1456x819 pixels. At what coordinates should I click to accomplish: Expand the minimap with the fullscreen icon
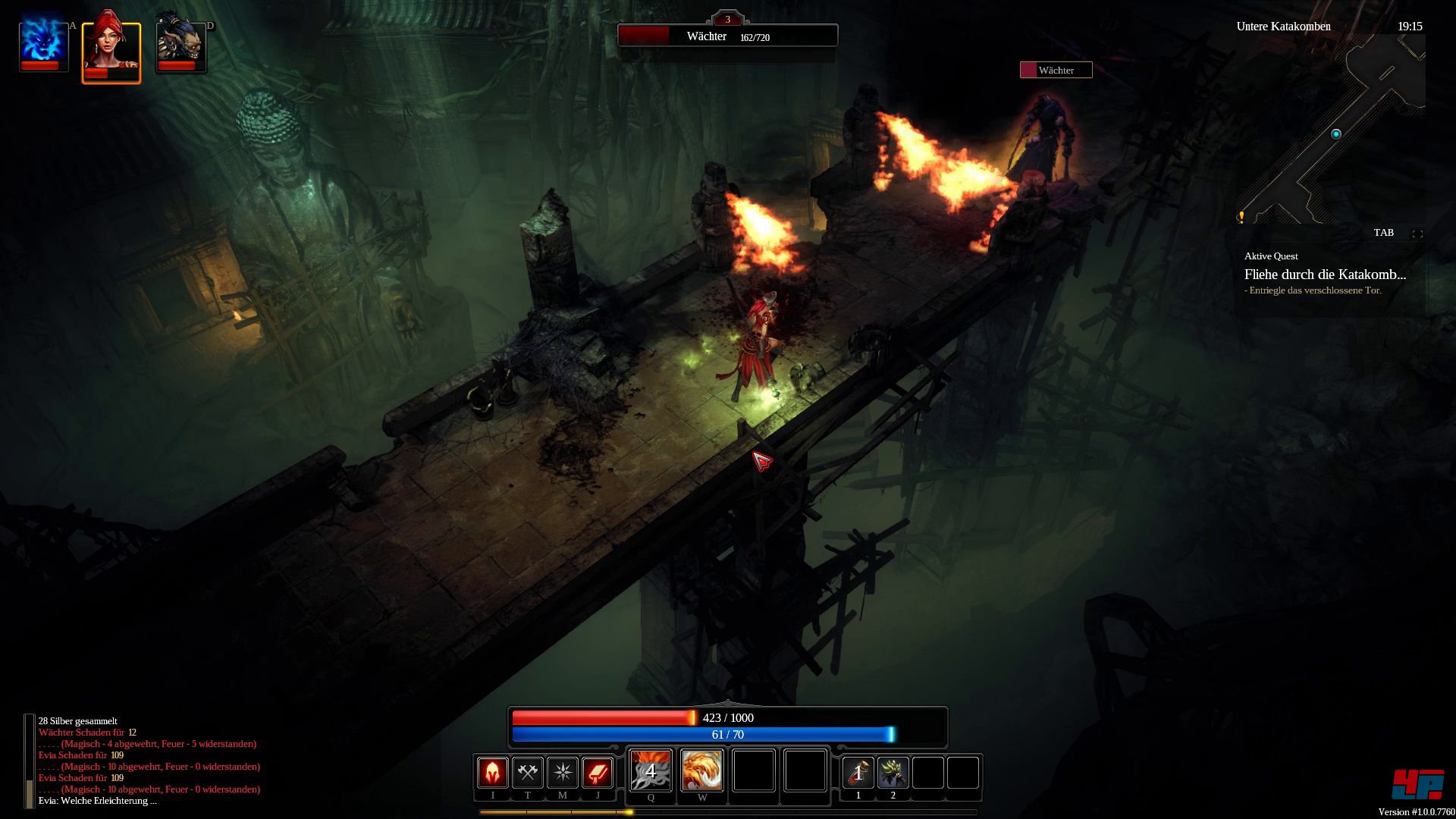[x=1417, y=234]
